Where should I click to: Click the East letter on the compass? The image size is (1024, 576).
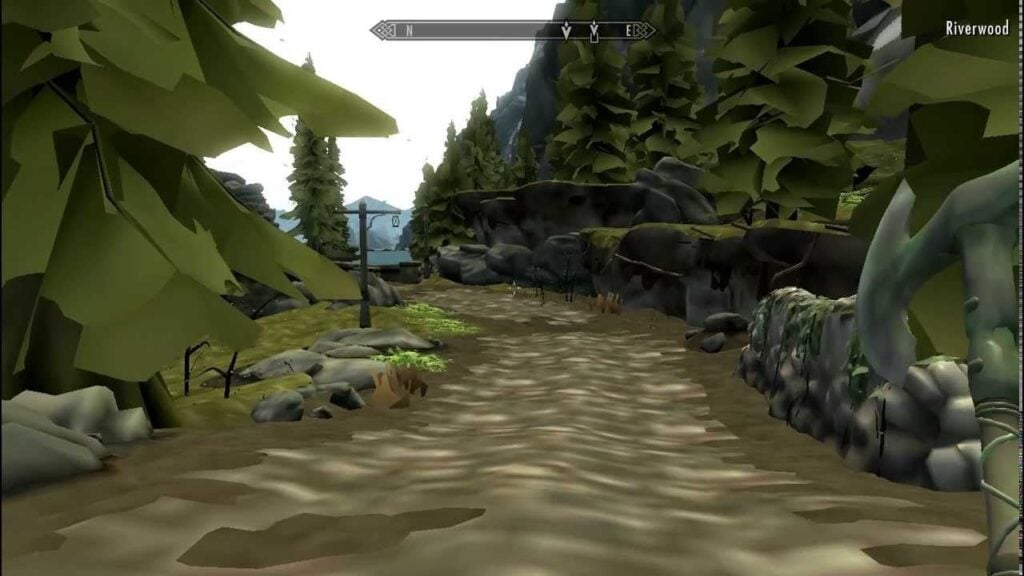click(629, 31)
